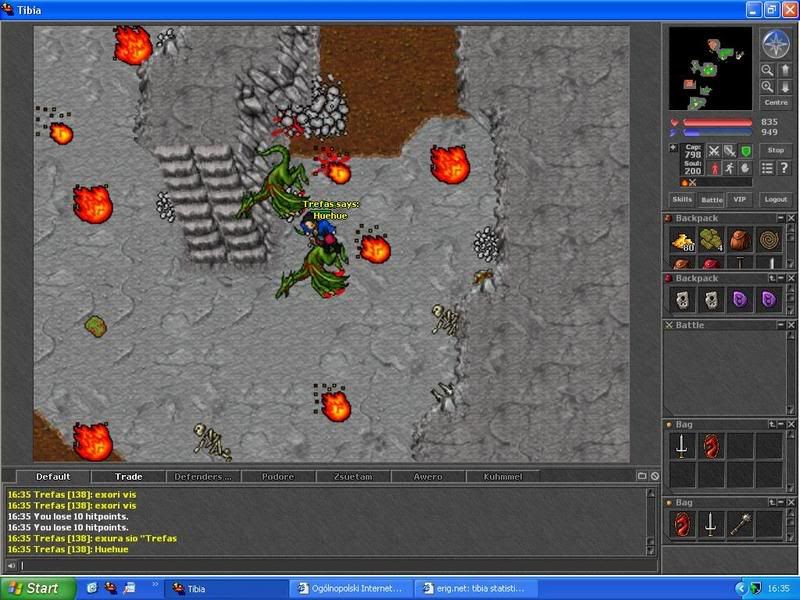Screen dimensions: 800x600
Task: Switch to the Default chat tab
Action: pos(52,477)
